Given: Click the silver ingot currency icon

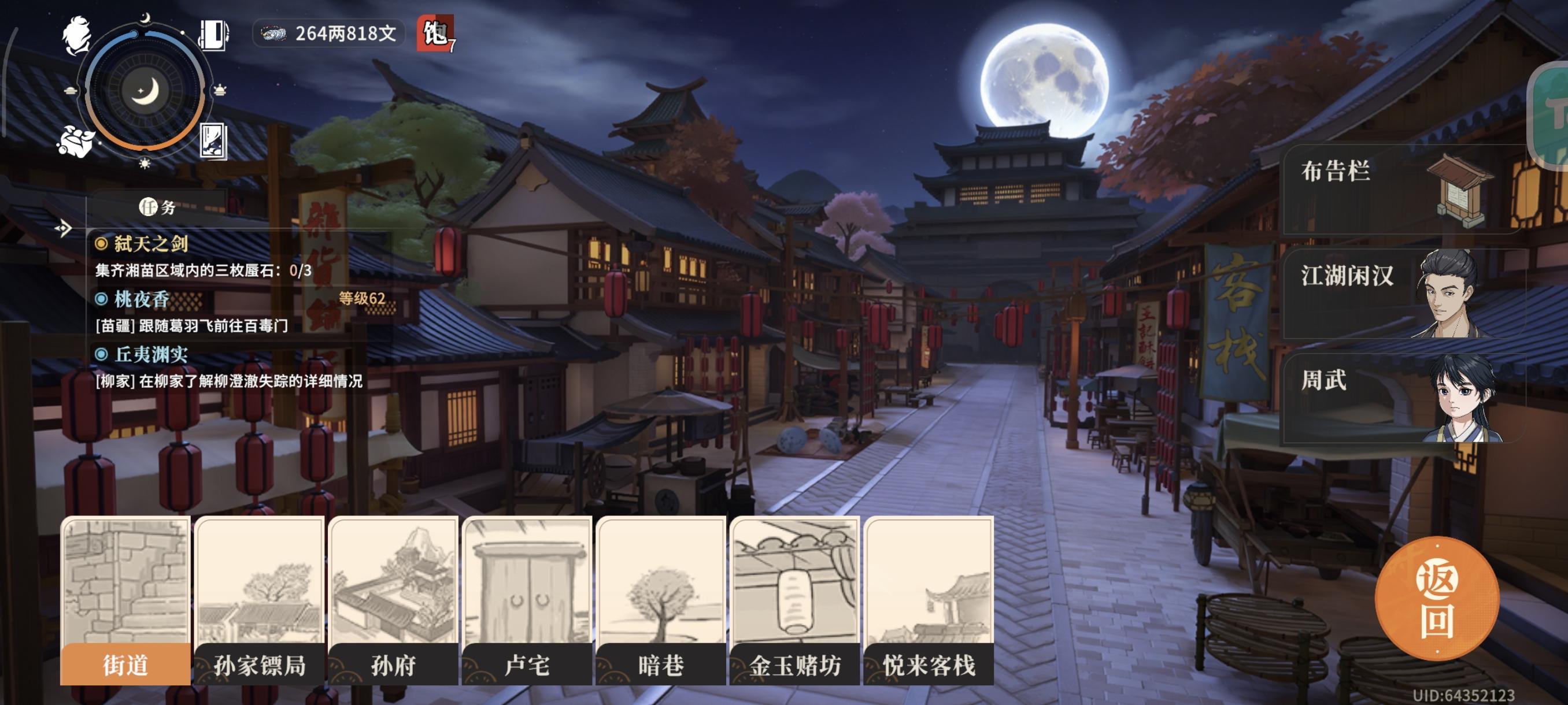Looking at the screenshot, I should [x=274, y=35].
